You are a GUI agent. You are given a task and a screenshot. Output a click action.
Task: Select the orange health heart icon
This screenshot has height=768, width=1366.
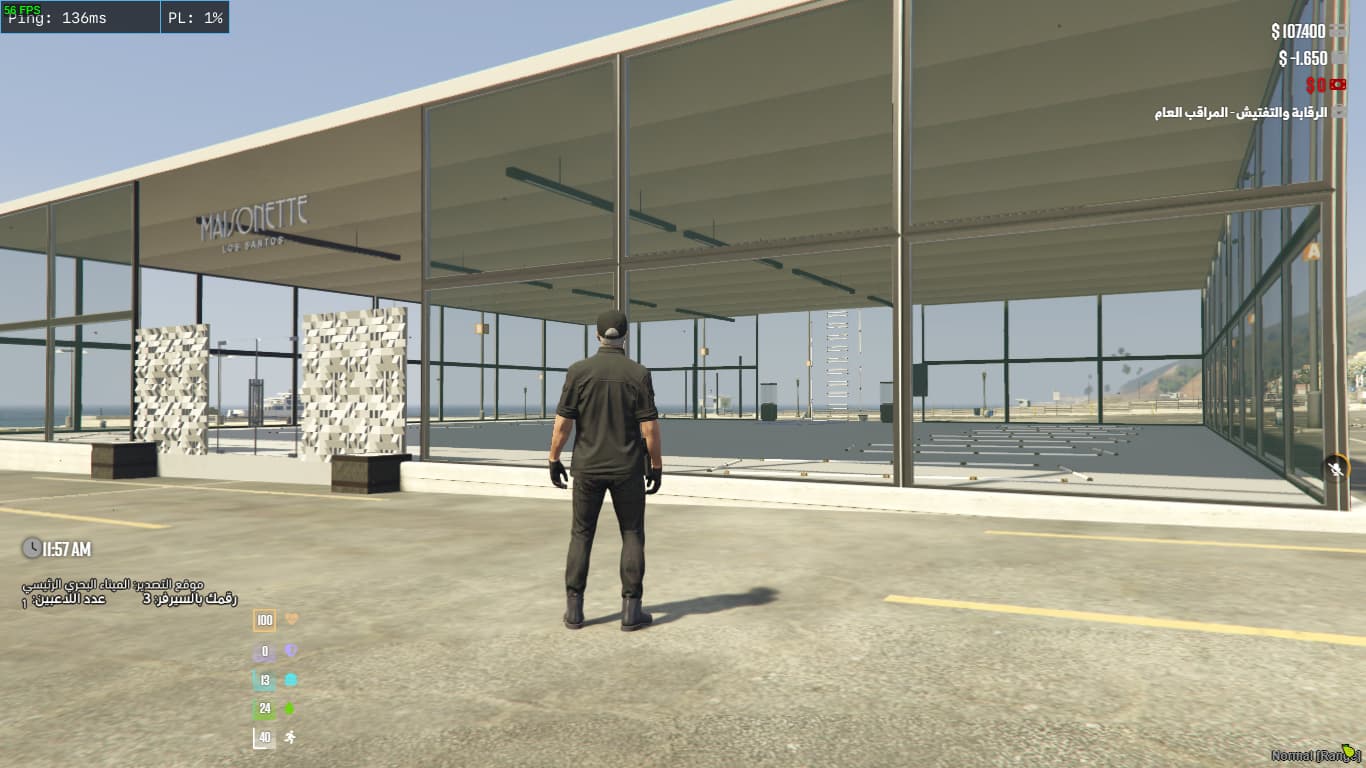tap(290, 619)
